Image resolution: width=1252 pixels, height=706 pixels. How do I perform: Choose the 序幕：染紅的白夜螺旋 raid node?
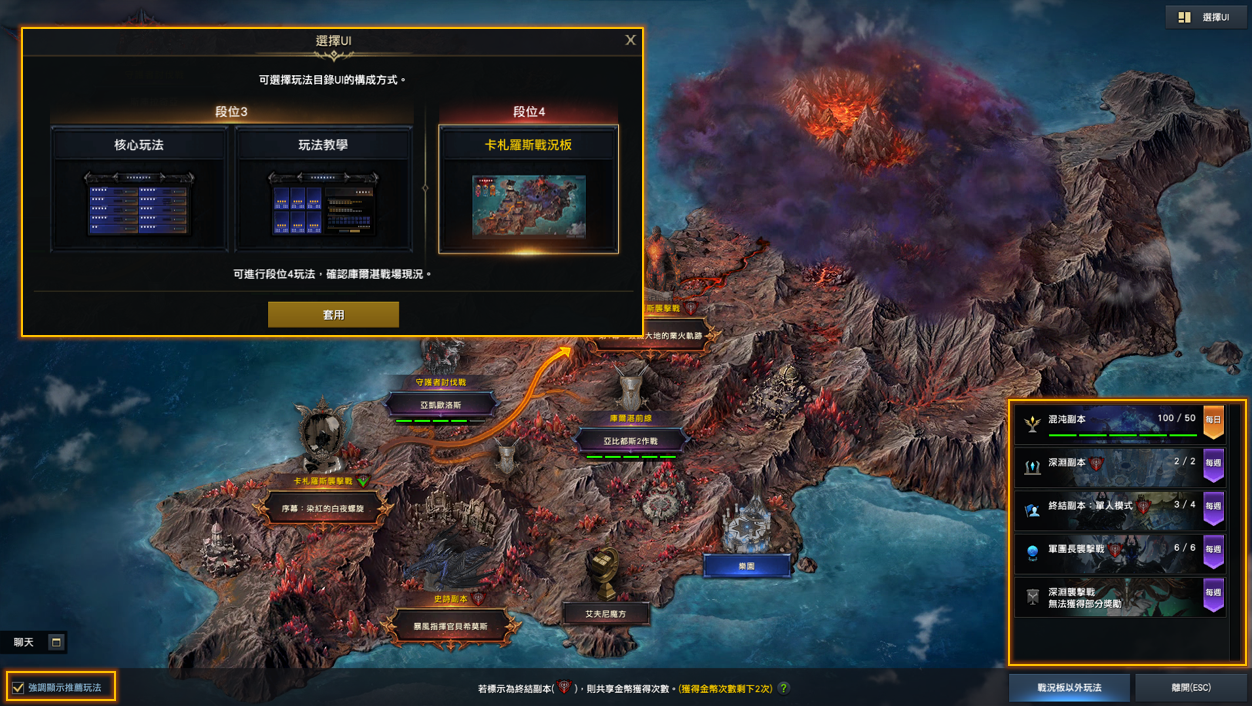click(322, 509)
